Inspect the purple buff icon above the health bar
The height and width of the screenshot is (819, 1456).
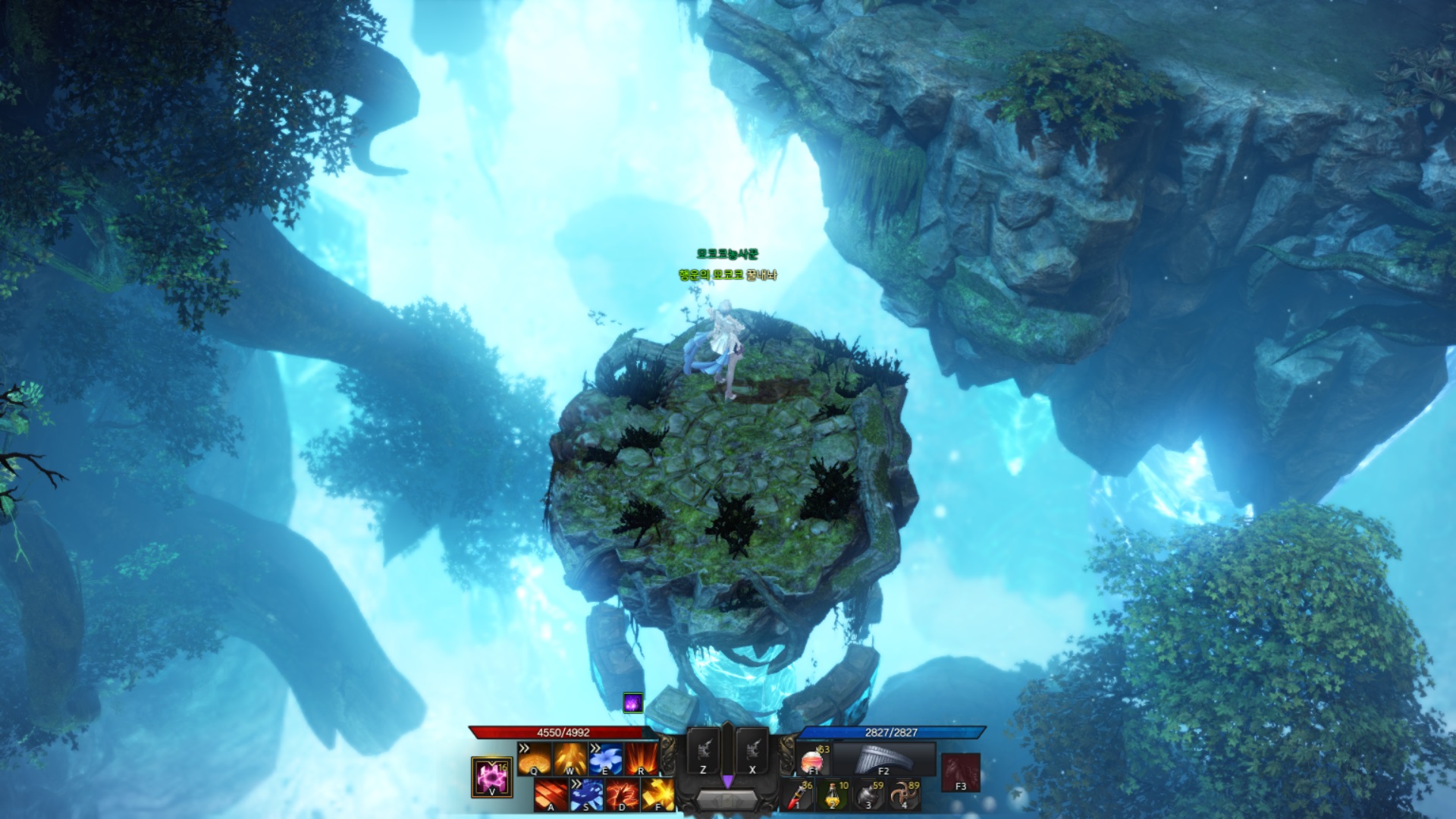coord(633,703)
